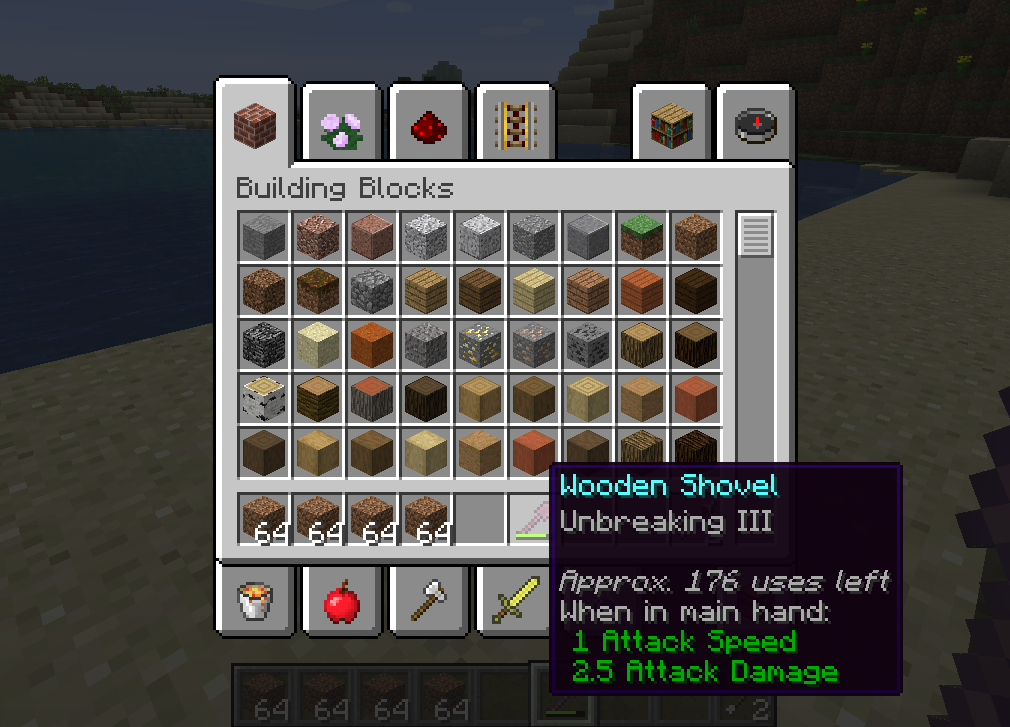Select the iron axe Tools tab
The width and height of the screenshot is (1010, 727).
(x=428, y=600)
